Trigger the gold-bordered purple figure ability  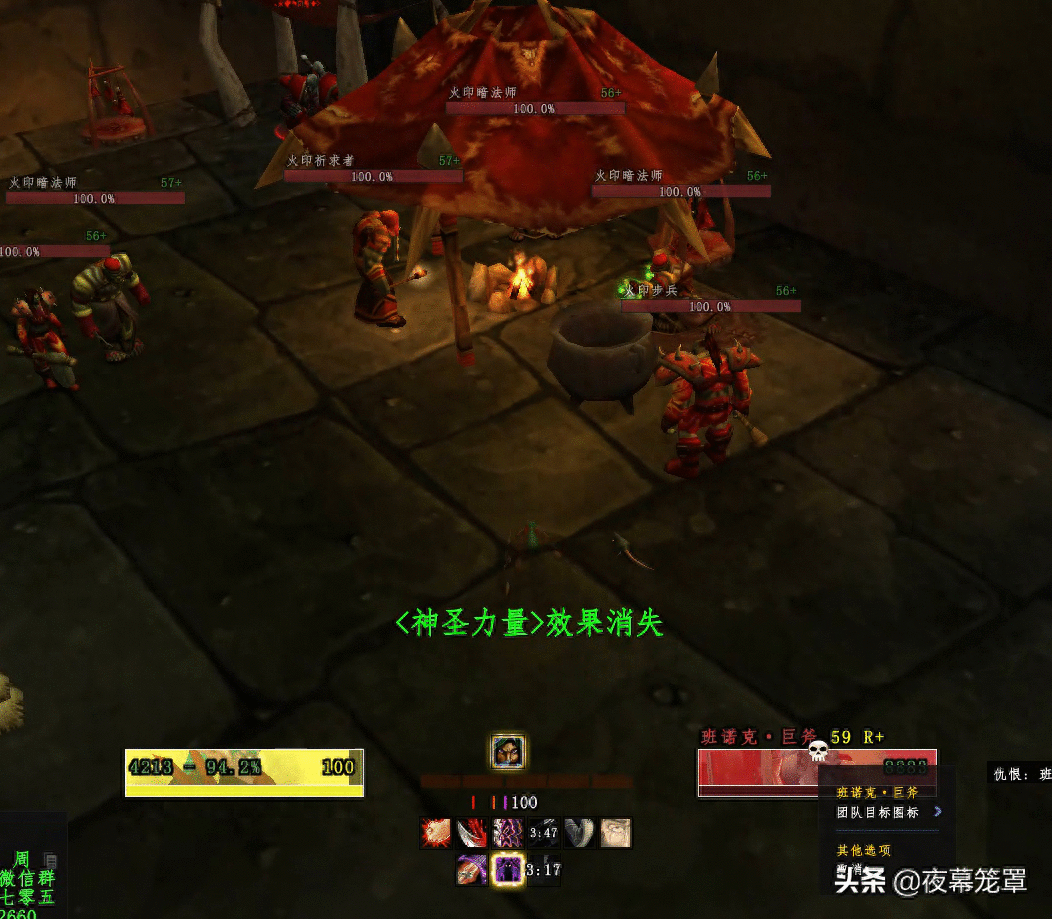tap(508, 870)
